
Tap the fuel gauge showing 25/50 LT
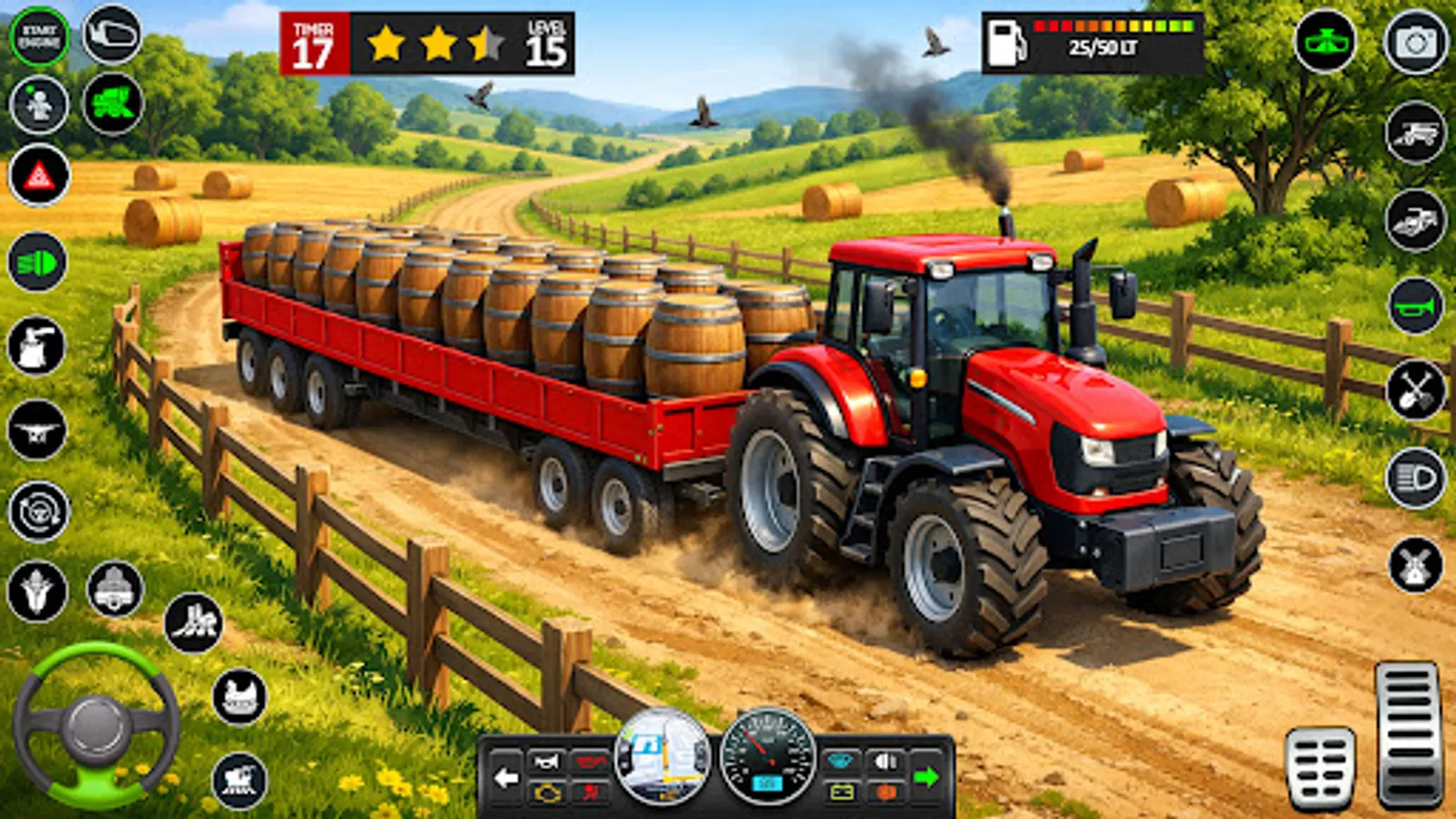click(1092, 41)
